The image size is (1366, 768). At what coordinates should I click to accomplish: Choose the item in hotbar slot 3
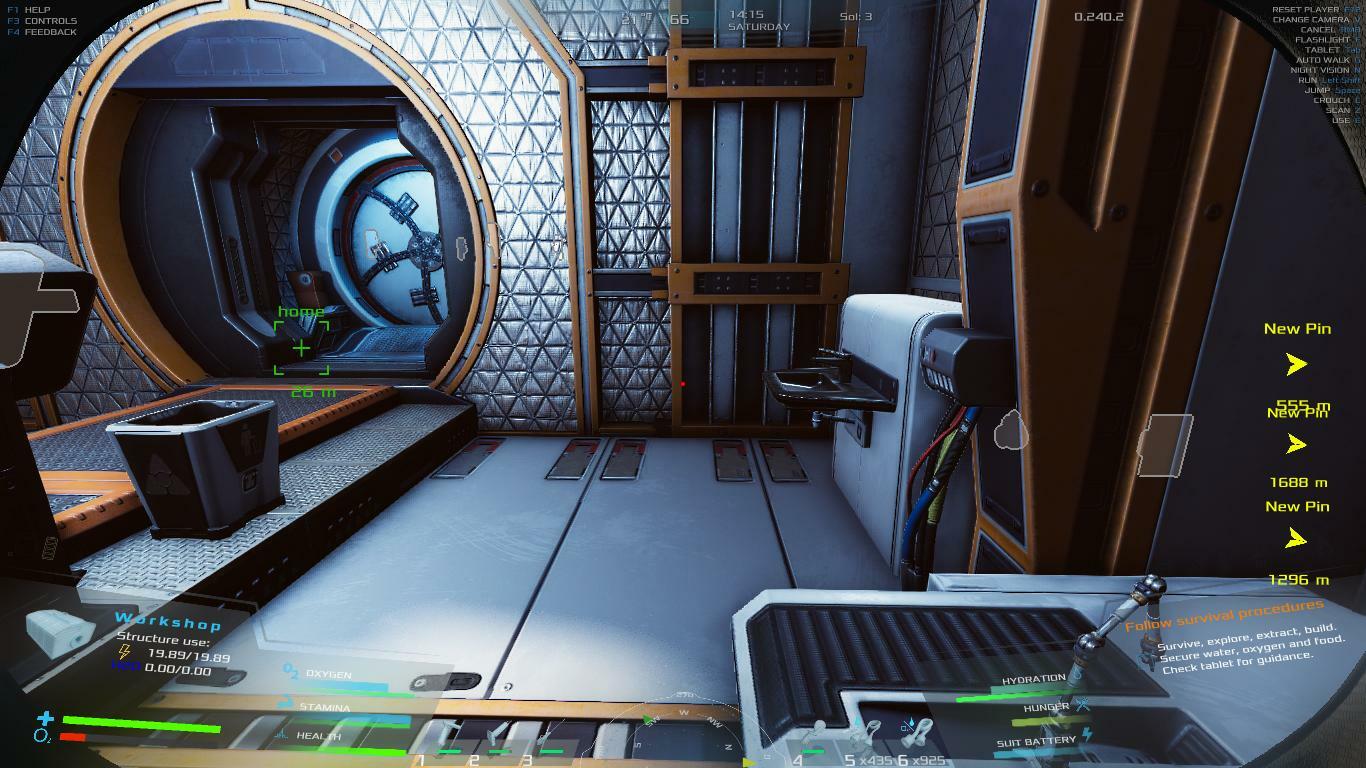pyautogui.click(x=549, y=740)
